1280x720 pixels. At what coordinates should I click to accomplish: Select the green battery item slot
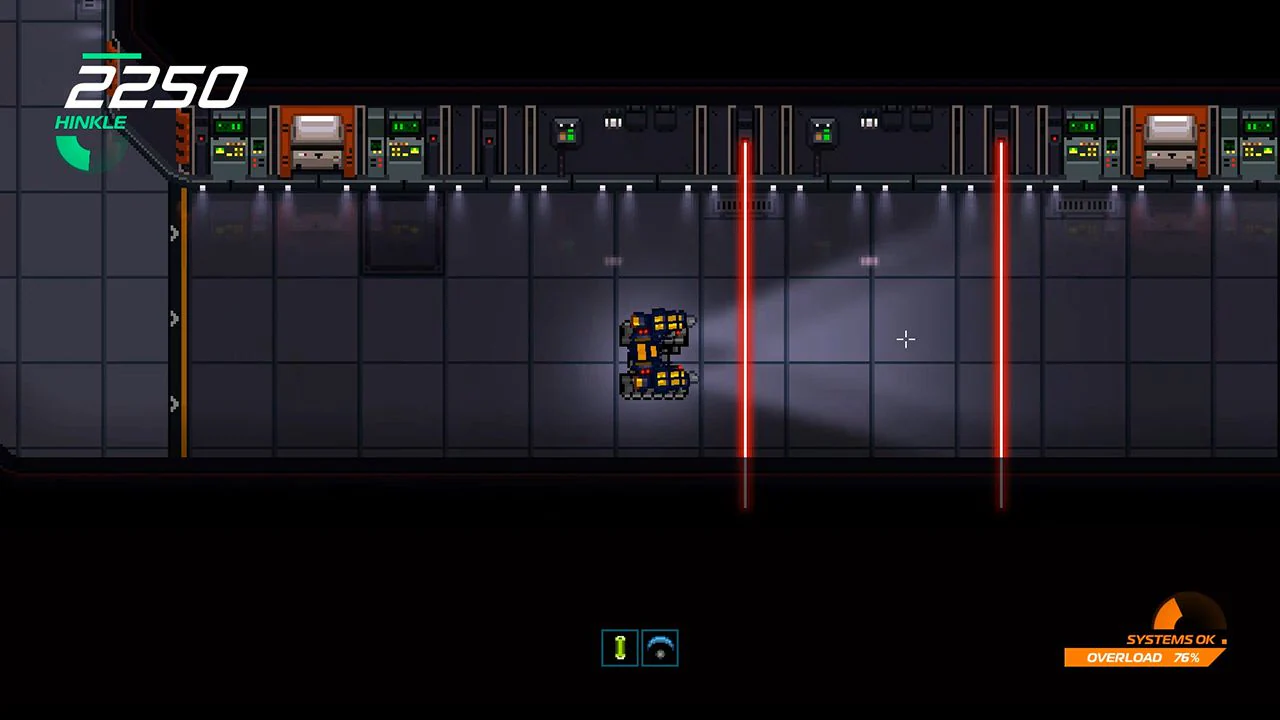[x=619, y=647]
